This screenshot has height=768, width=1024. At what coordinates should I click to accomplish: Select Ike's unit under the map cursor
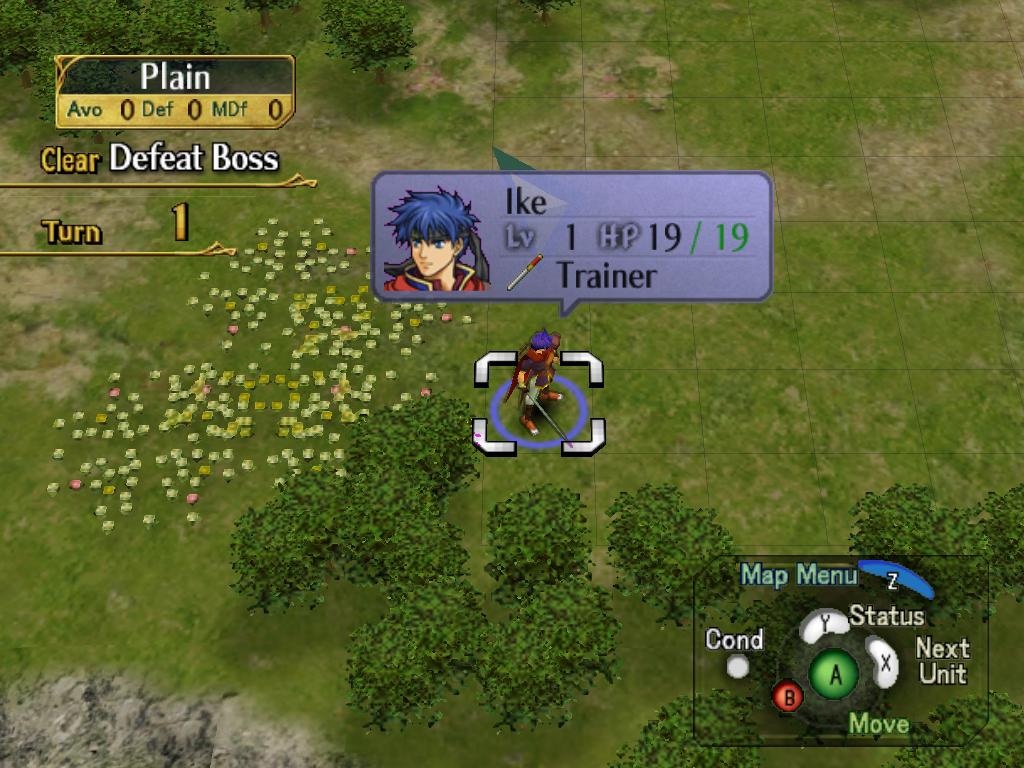point(538,392)
